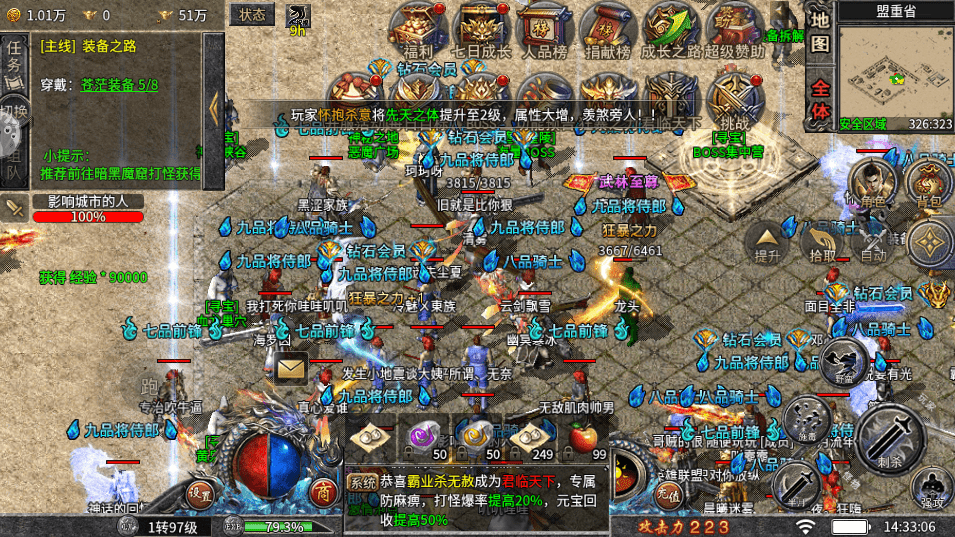
Task: Show the 人品榜 ranking board
Action: point(545,27)
